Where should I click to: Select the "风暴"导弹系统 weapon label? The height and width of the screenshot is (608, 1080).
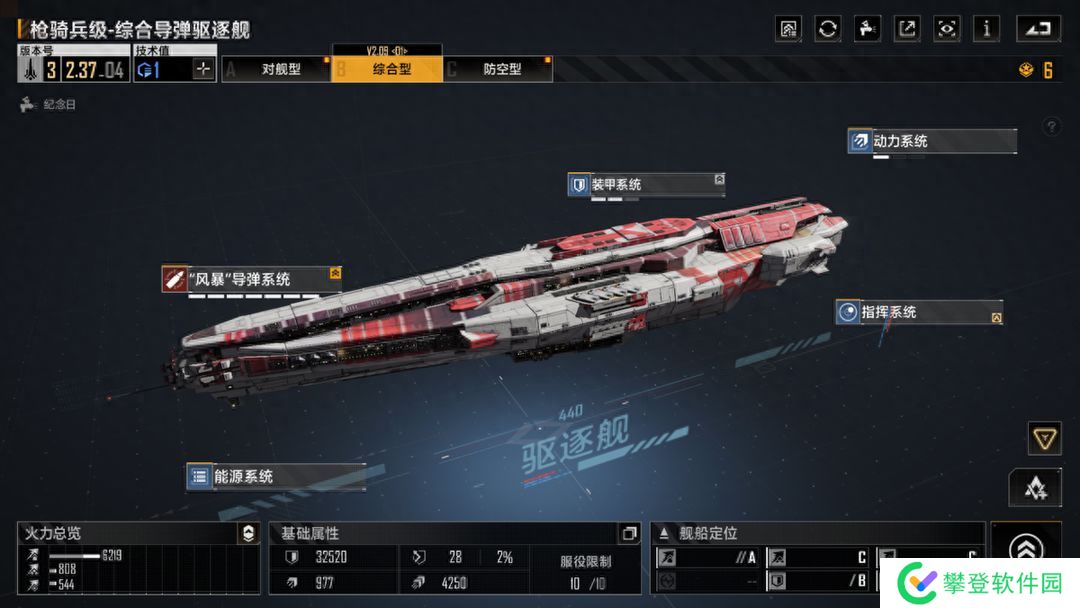(x=251, y=279)
